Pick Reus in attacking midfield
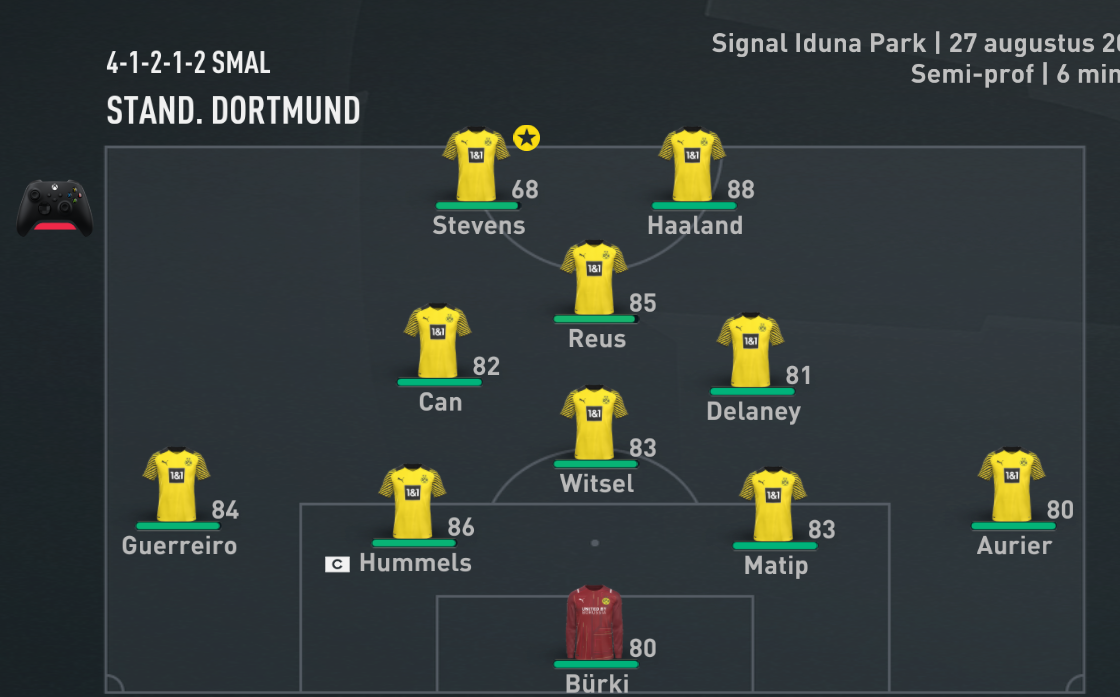This screenshot has height=697, width=1120. pyautogui.click(x=594, y=278)
